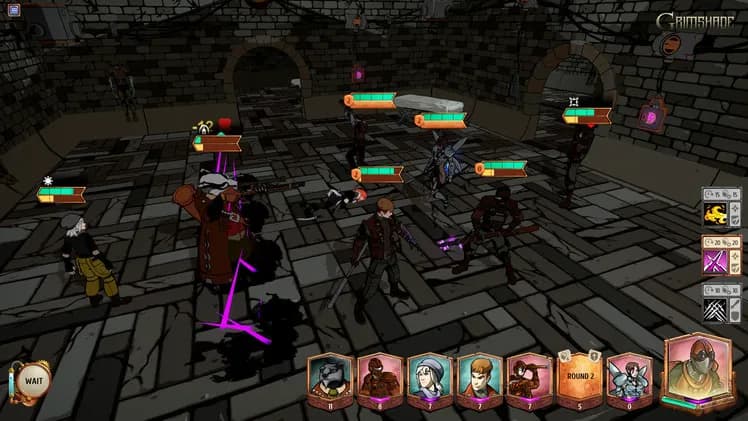This screenshot has width=748, height=421.
Task: Activate the purple crossed blades ability
Action: [714, 260]
